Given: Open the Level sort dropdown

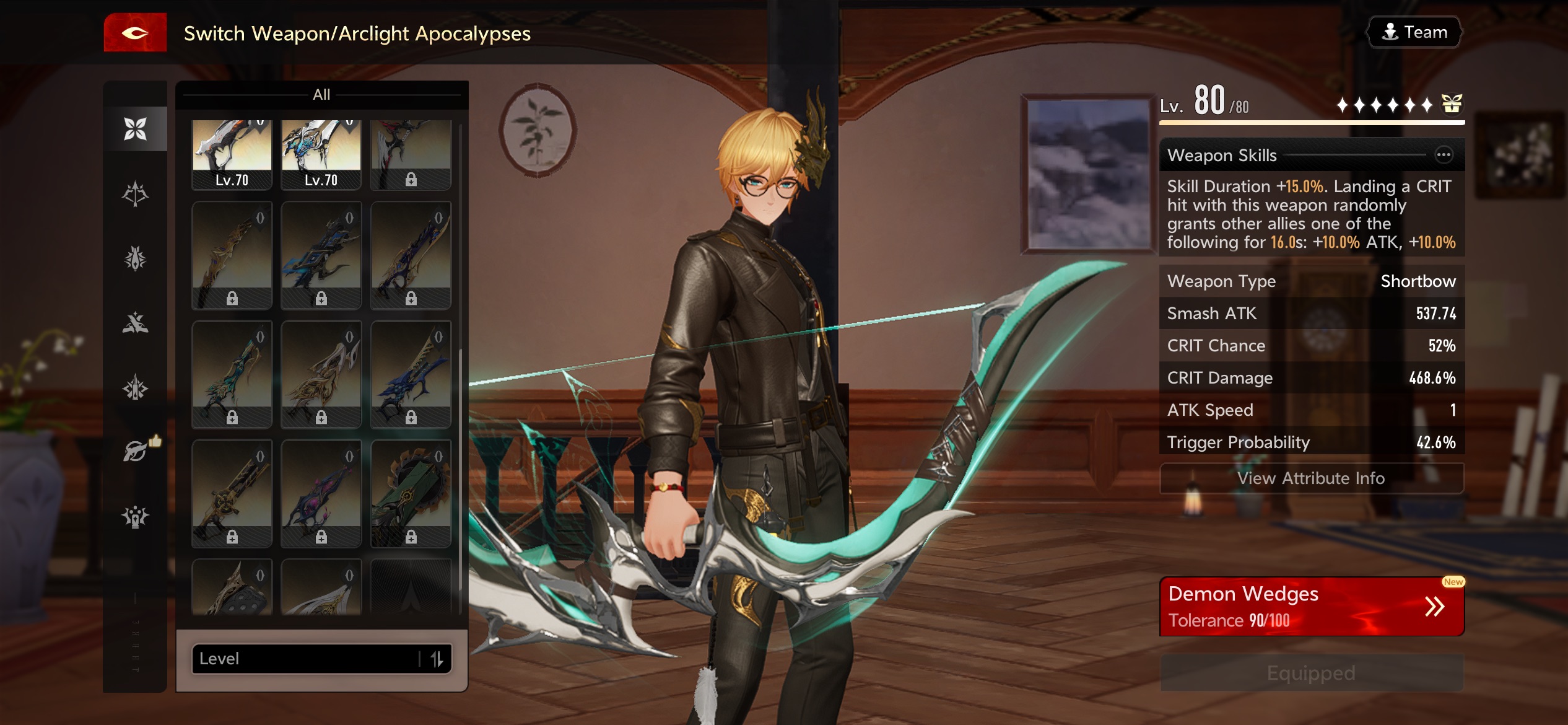Looking at the screenshot, I should [303, 658].
